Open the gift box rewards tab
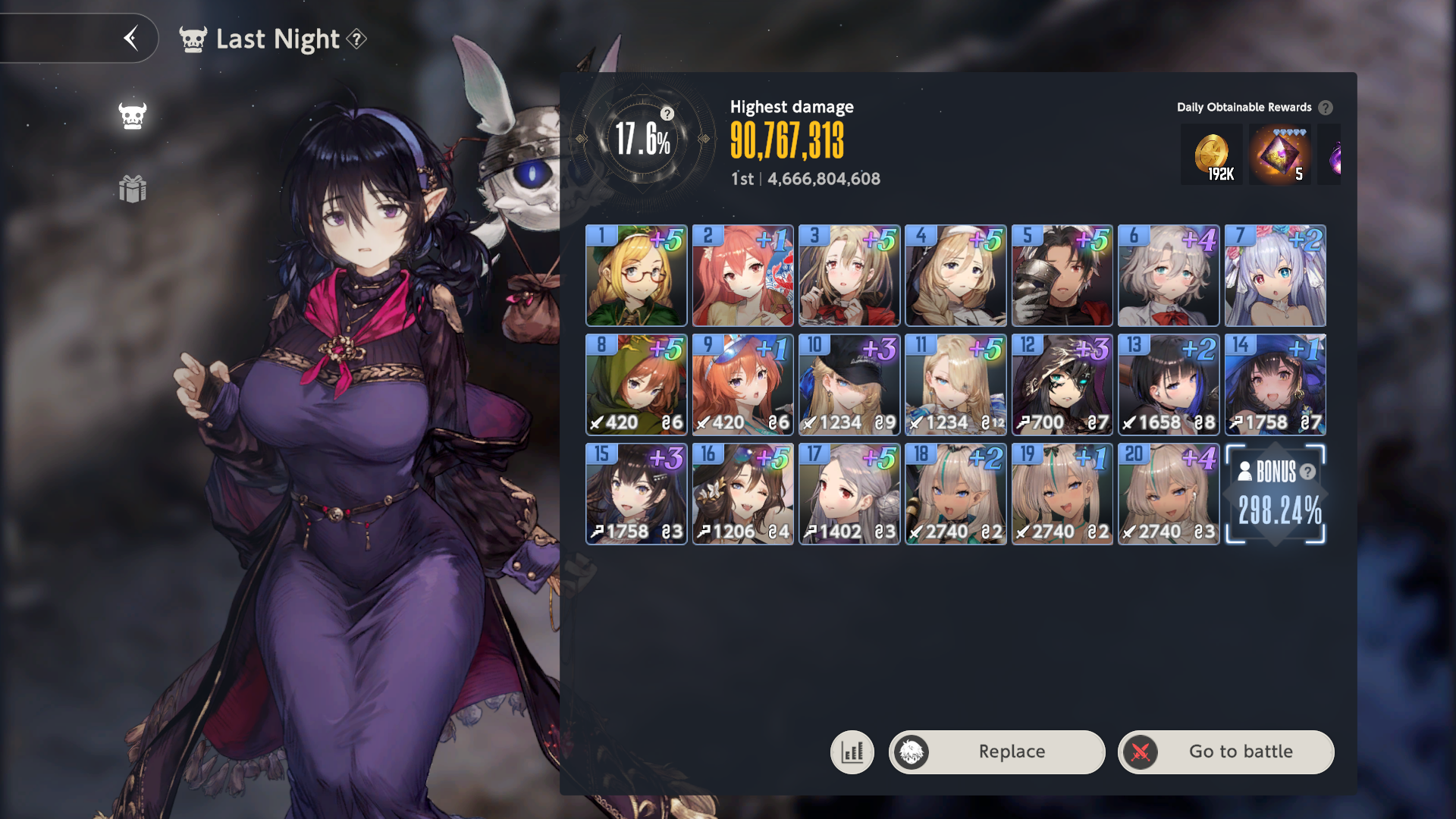 133,189
